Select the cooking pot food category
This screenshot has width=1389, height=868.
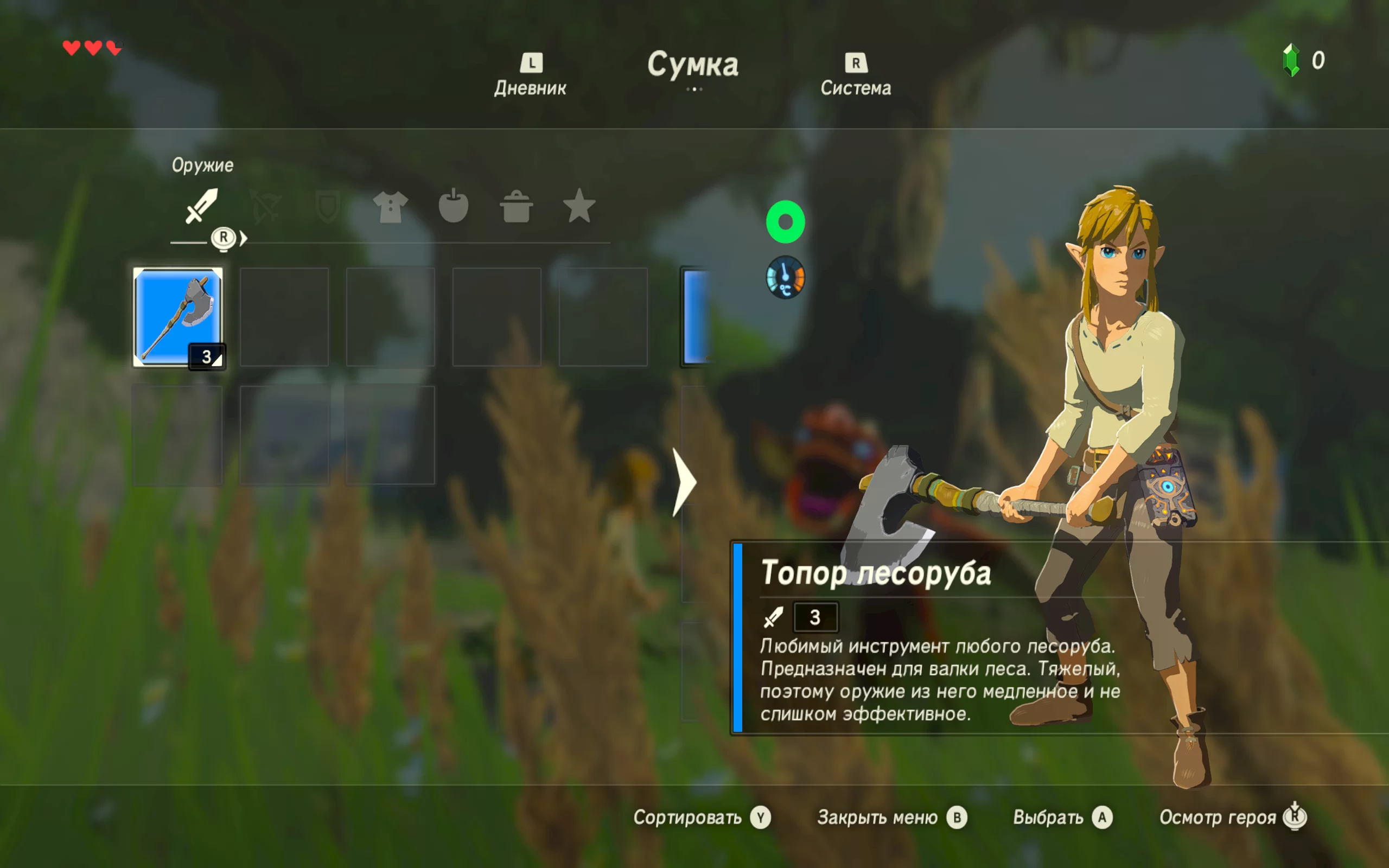click(516, 207)
